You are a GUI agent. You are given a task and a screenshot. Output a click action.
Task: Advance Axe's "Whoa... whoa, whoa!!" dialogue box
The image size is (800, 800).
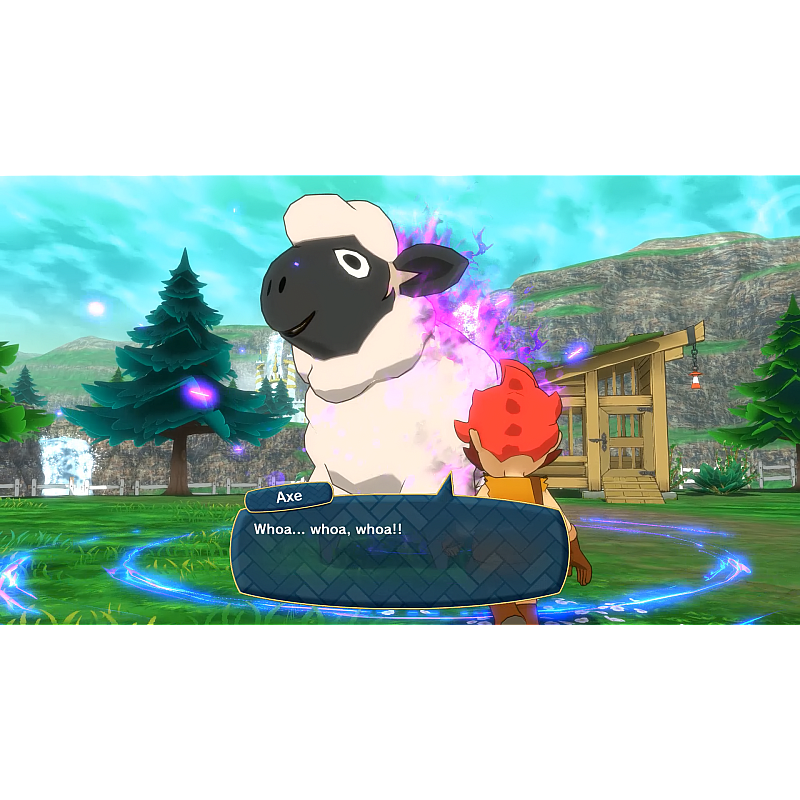coord(398,552)
